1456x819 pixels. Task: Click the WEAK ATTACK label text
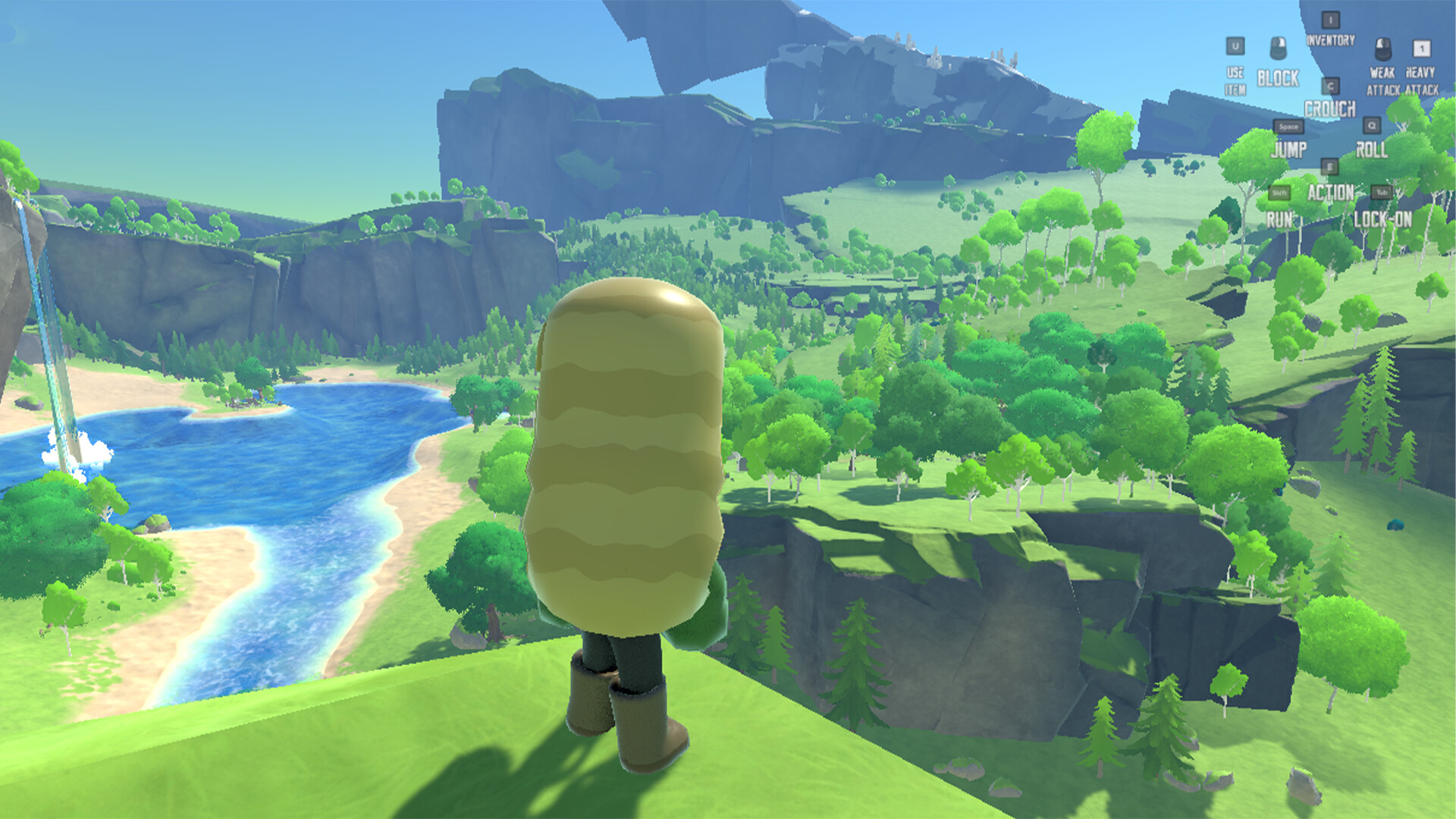(1383, 81)
